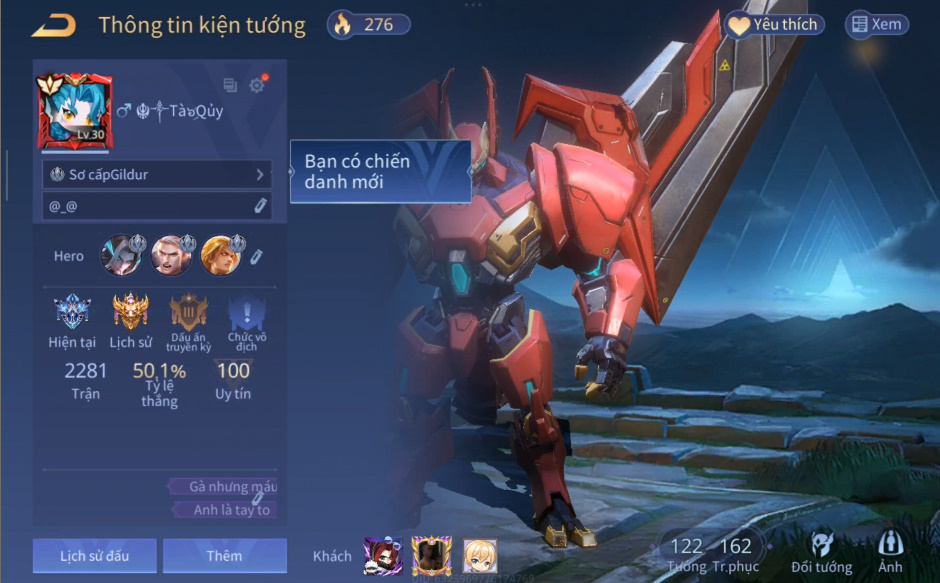Click the Thêm button
Viewport: 940px width, 583px height.
coord(224,556)
